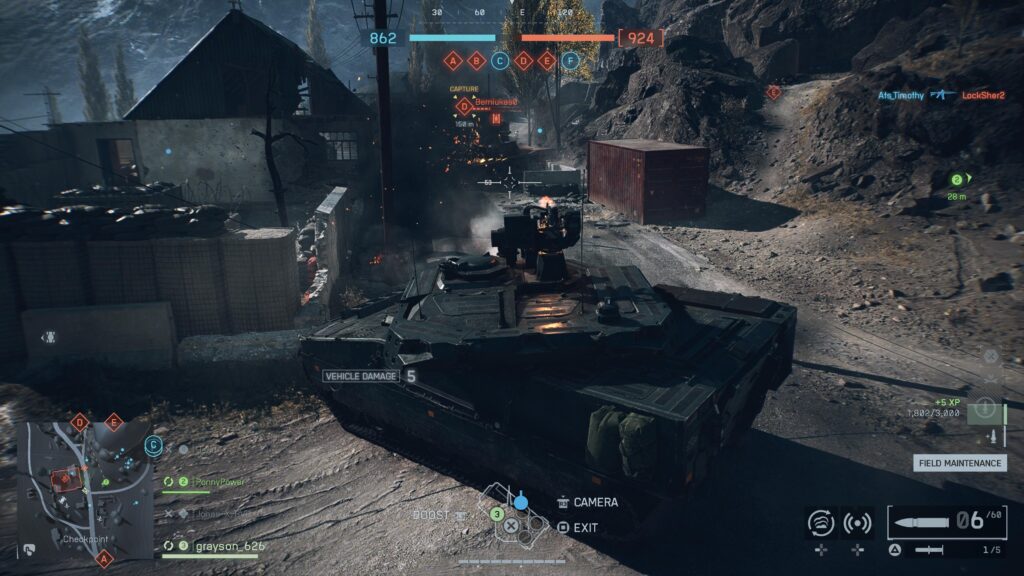Select objective A in the top flag row

453,60
